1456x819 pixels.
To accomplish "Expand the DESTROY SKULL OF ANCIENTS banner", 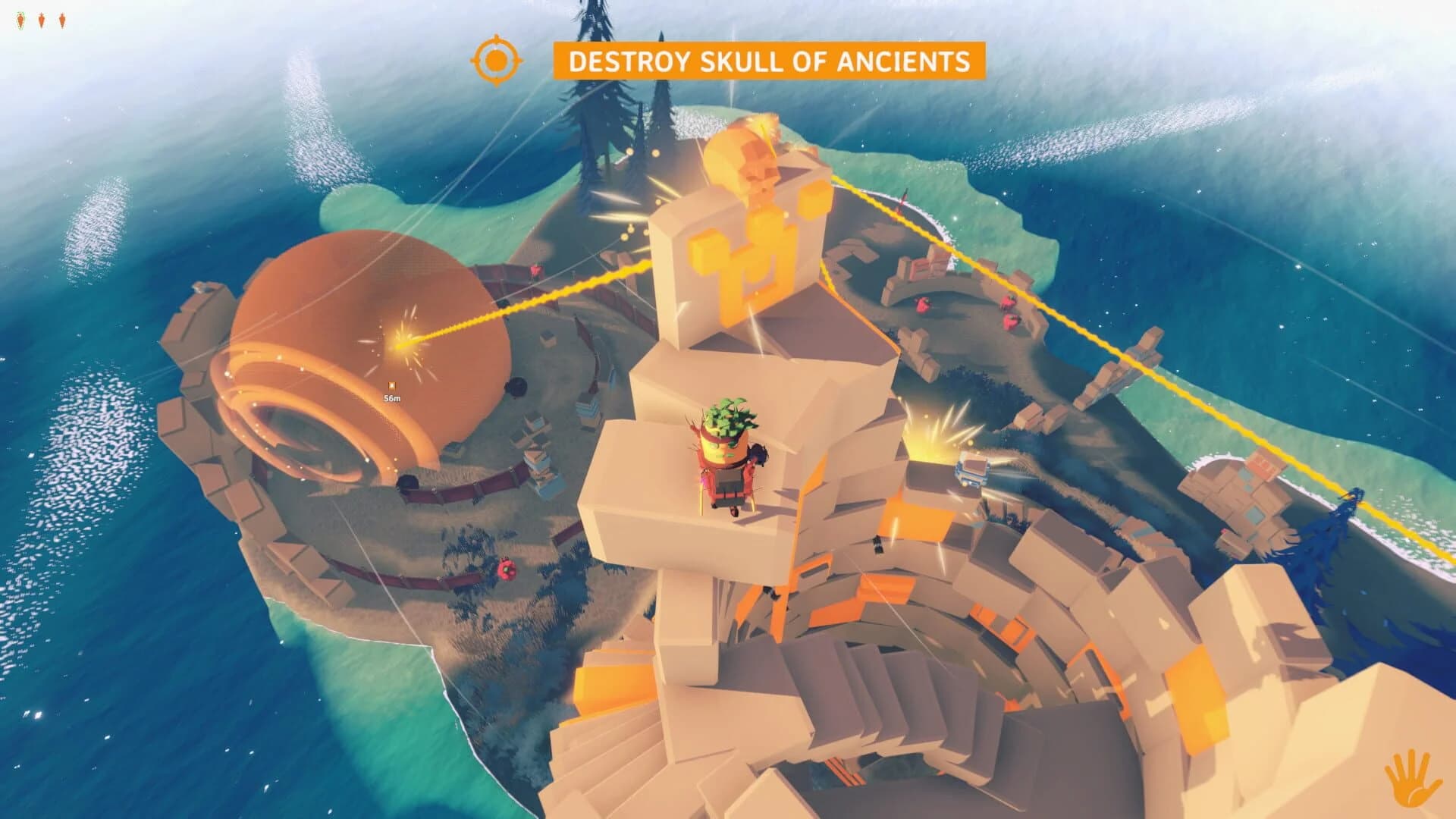I will pyautogui.click(x=771, y=59).
